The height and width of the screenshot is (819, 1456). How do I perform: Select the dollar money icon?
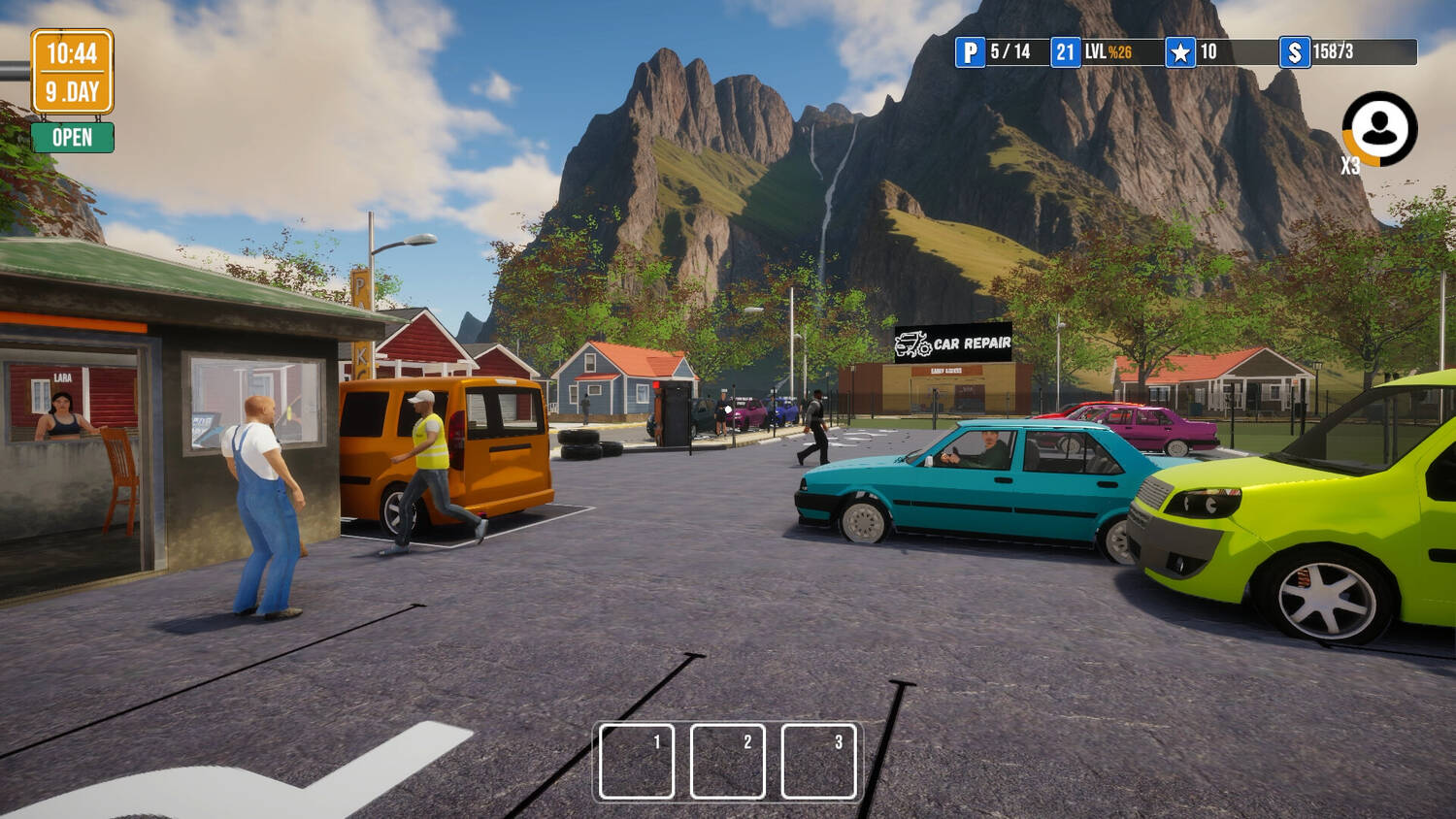point(1294,52)
